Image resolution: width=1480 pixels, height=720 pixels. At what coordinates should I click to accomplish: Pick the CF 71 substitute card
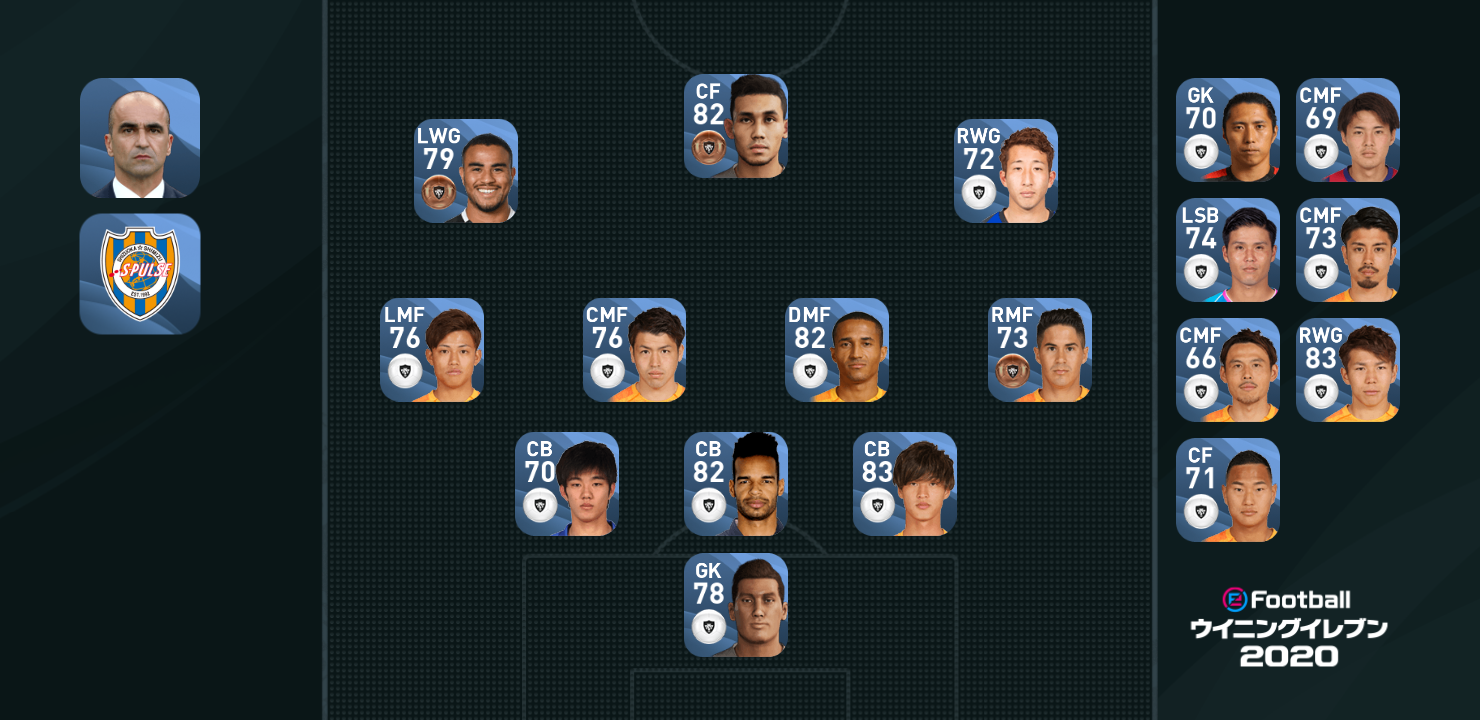(x=1227, y=490)
